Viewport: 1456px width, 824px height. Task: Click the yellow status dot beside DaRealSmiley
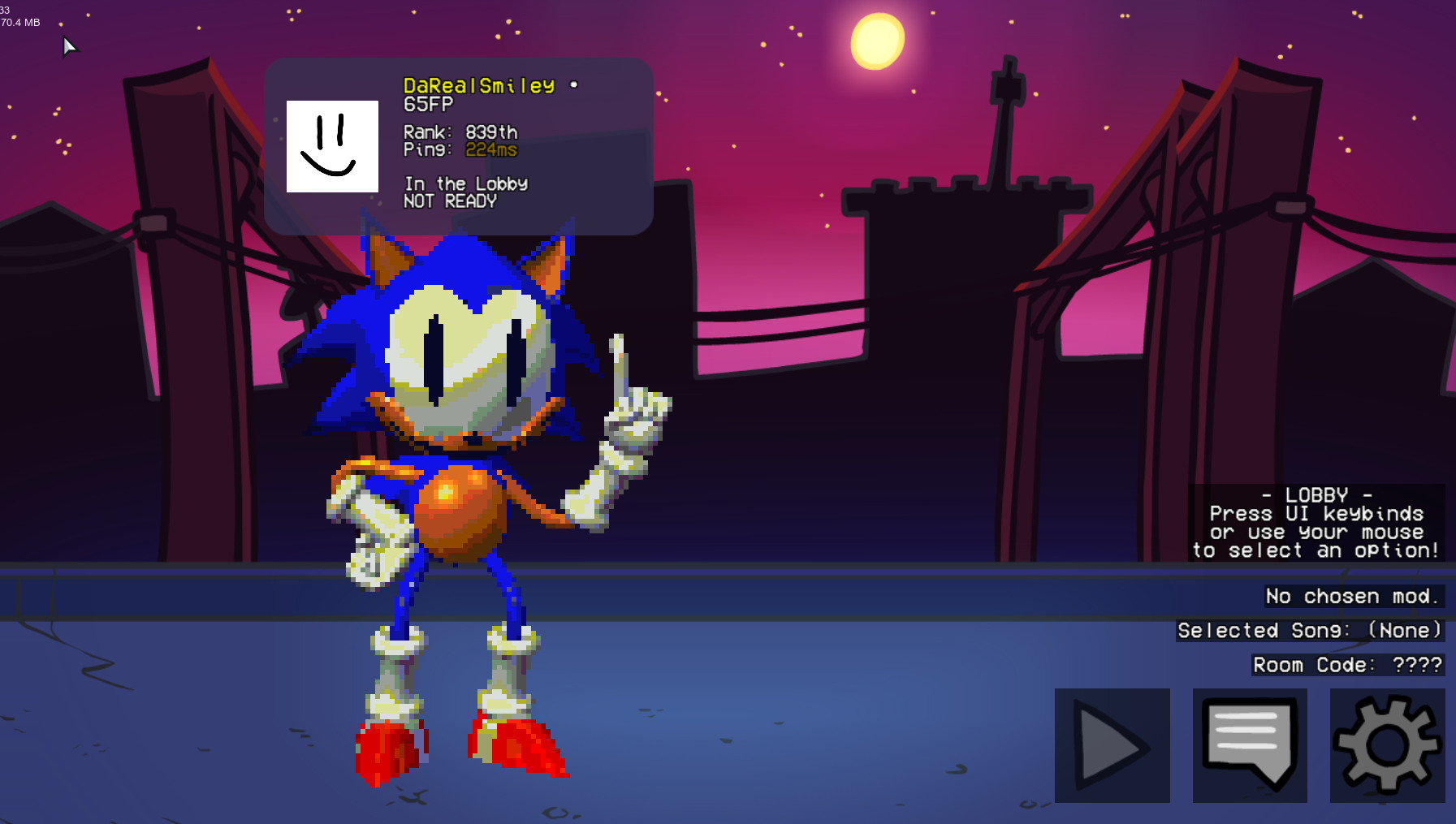[573, 84]
